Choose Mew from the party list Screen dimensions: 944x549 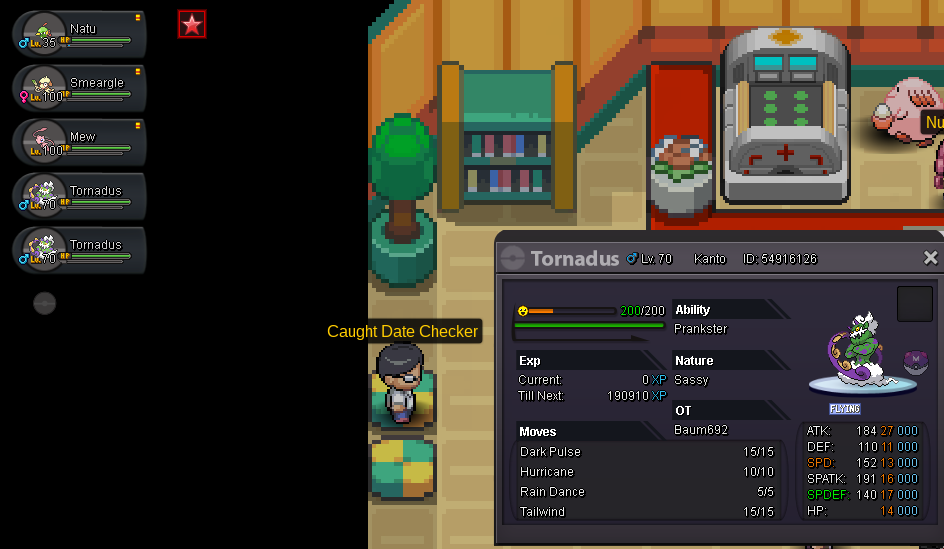(x=80, y=142)
